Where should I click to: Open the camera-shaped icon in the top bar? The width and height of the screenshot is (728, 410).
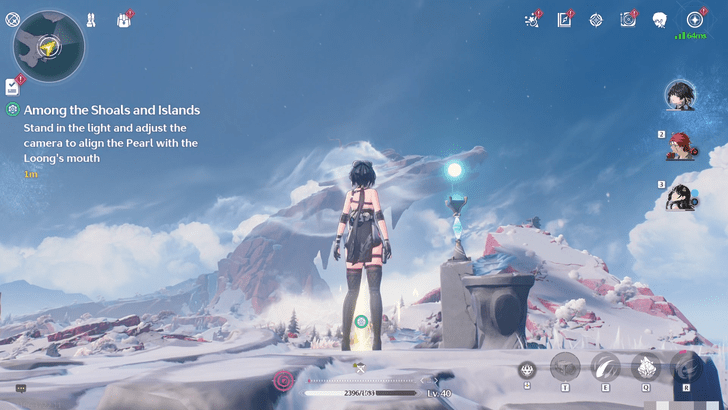pos(628,19)
